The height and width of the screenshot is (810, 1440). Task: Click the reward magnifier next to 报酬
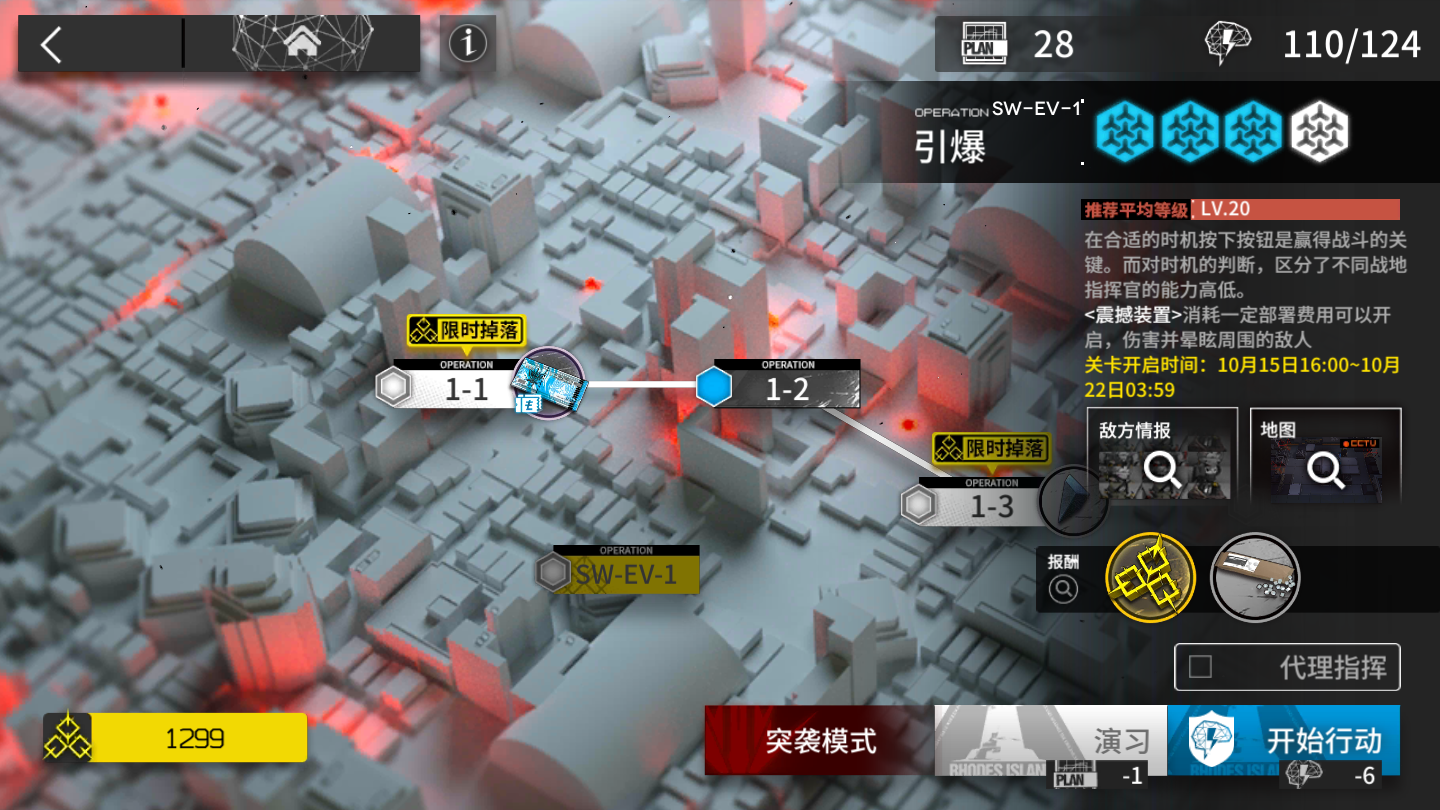coord(1062,588)
